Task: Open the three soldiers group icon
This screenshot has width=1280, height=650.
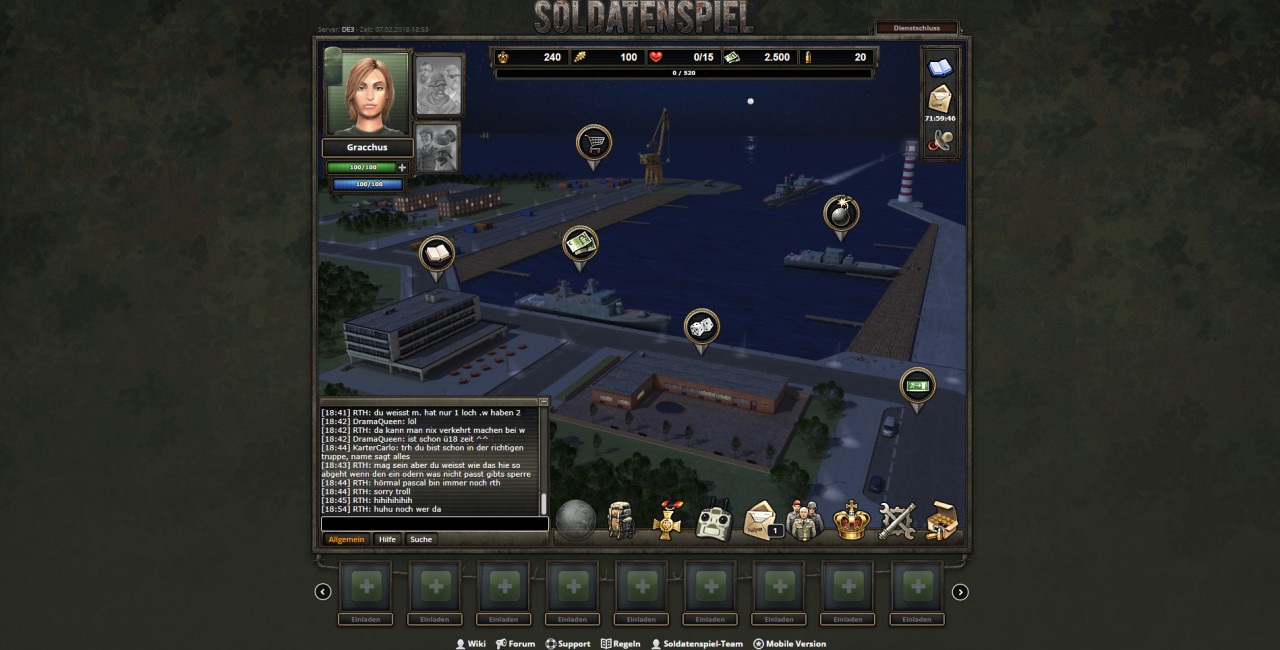Action: (x=805, y=521)
